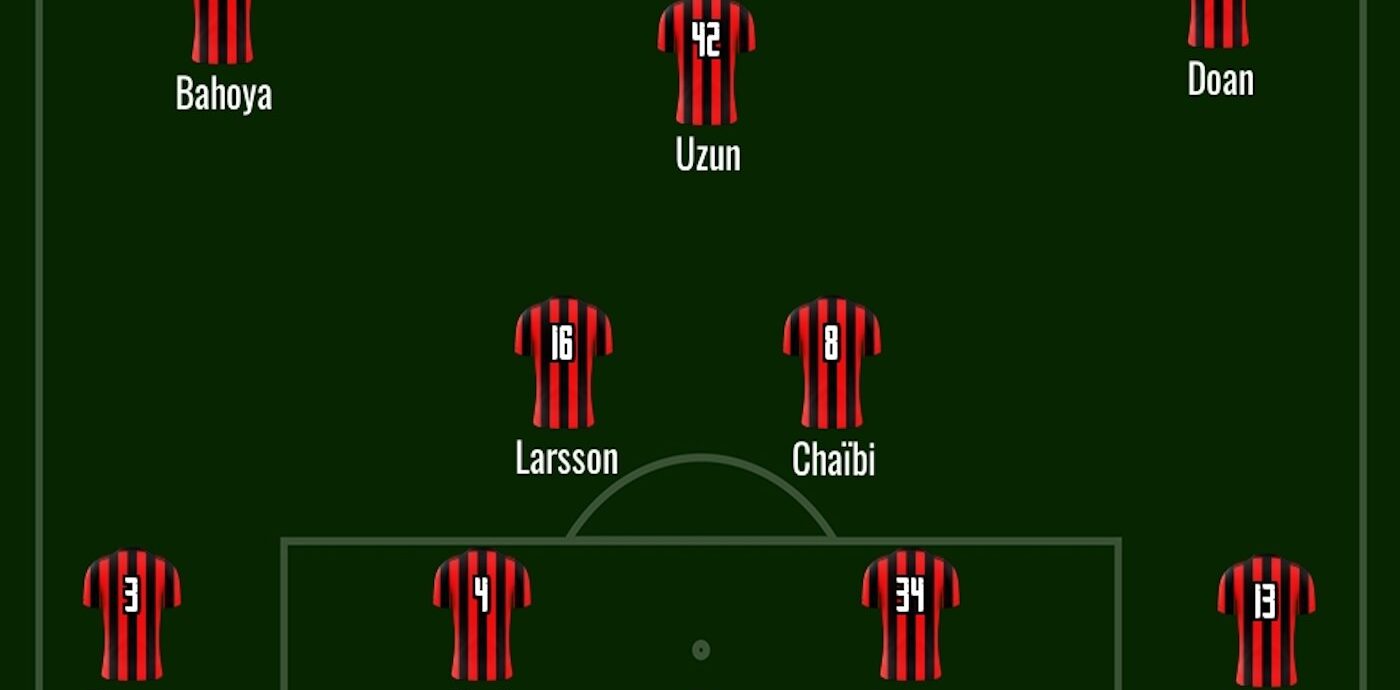Choose Larsson's number 16 shirt
Screen dimensions: 1400x690
click(x=563, y=362)
